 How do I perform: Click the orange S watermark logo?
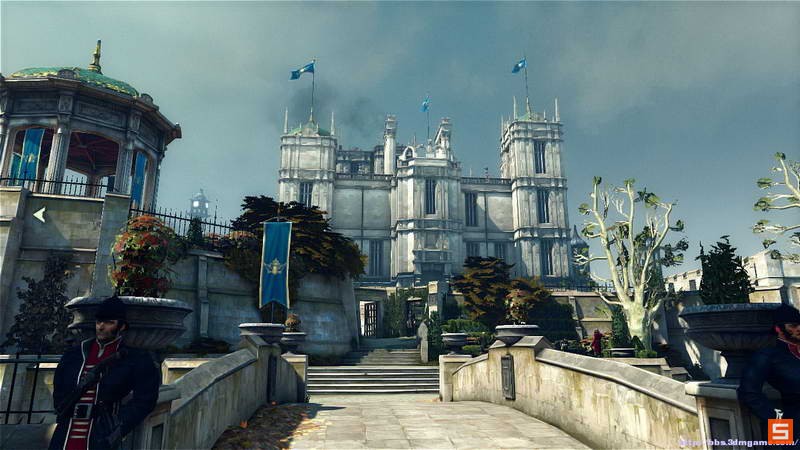(780, 431)
